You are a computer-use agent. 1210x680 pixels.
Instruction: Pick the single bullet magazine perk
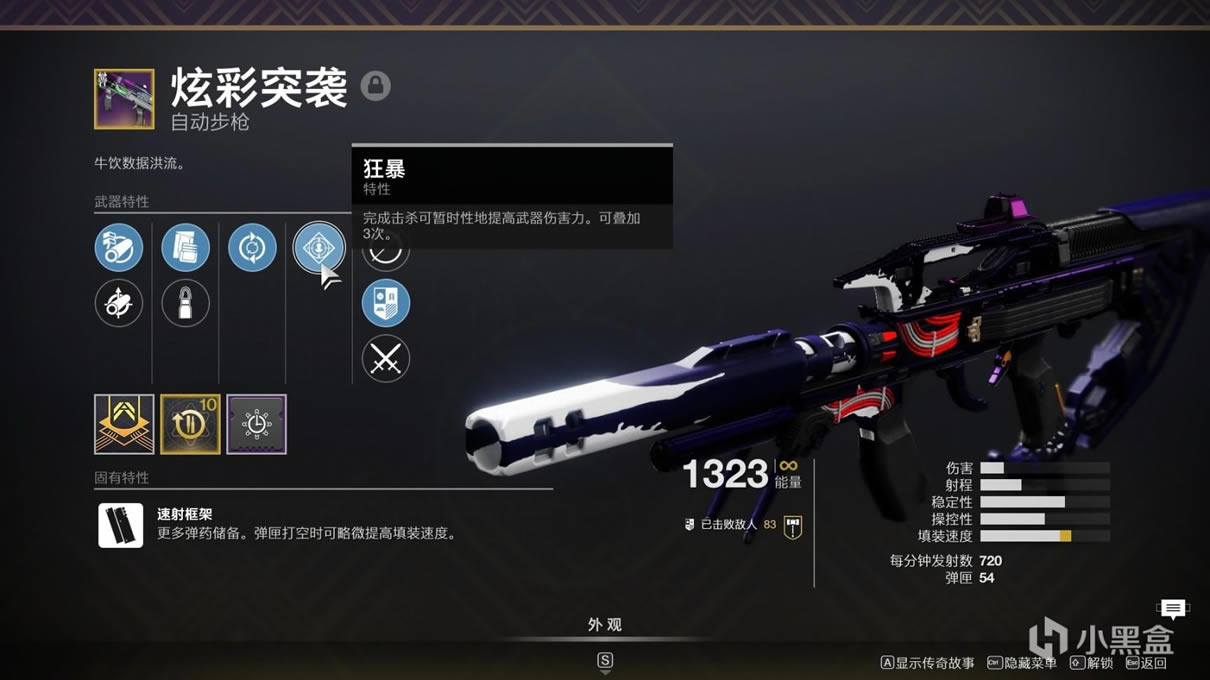(186, 303)
